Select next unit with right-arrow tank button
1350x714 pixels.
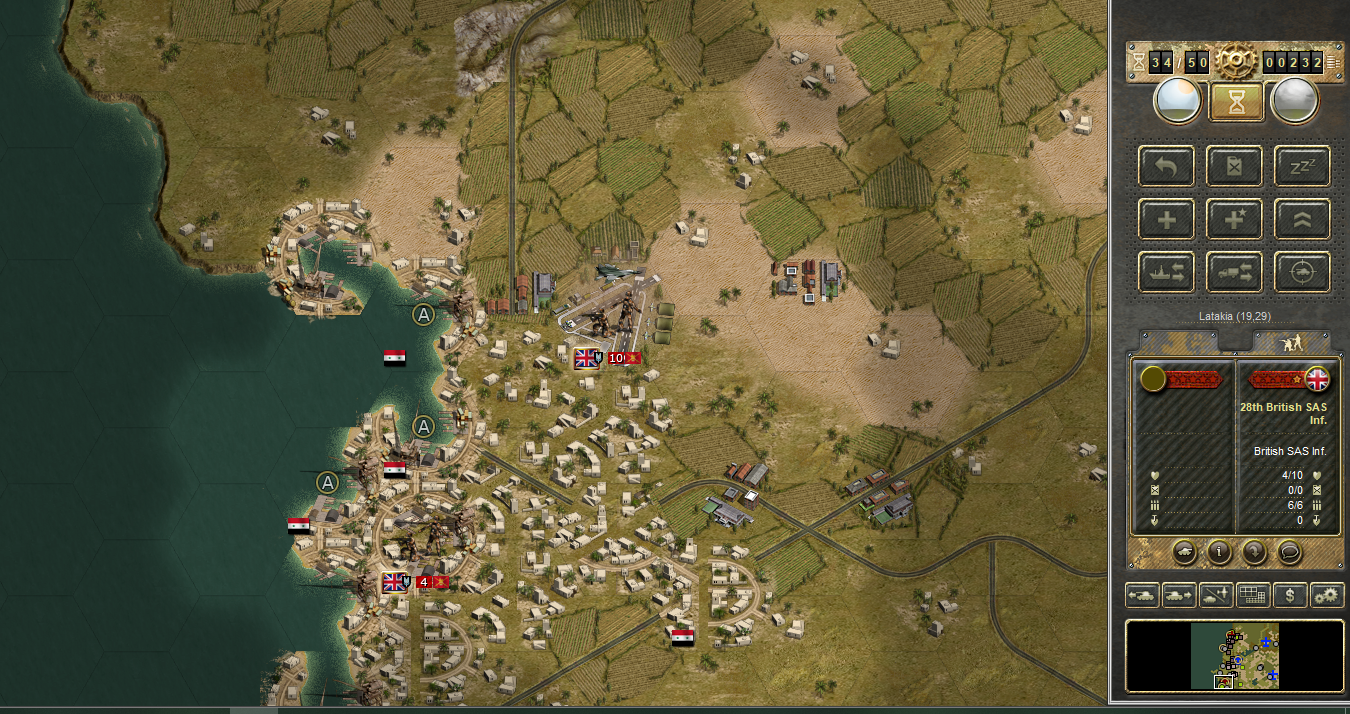click(x=1179, y=596)
